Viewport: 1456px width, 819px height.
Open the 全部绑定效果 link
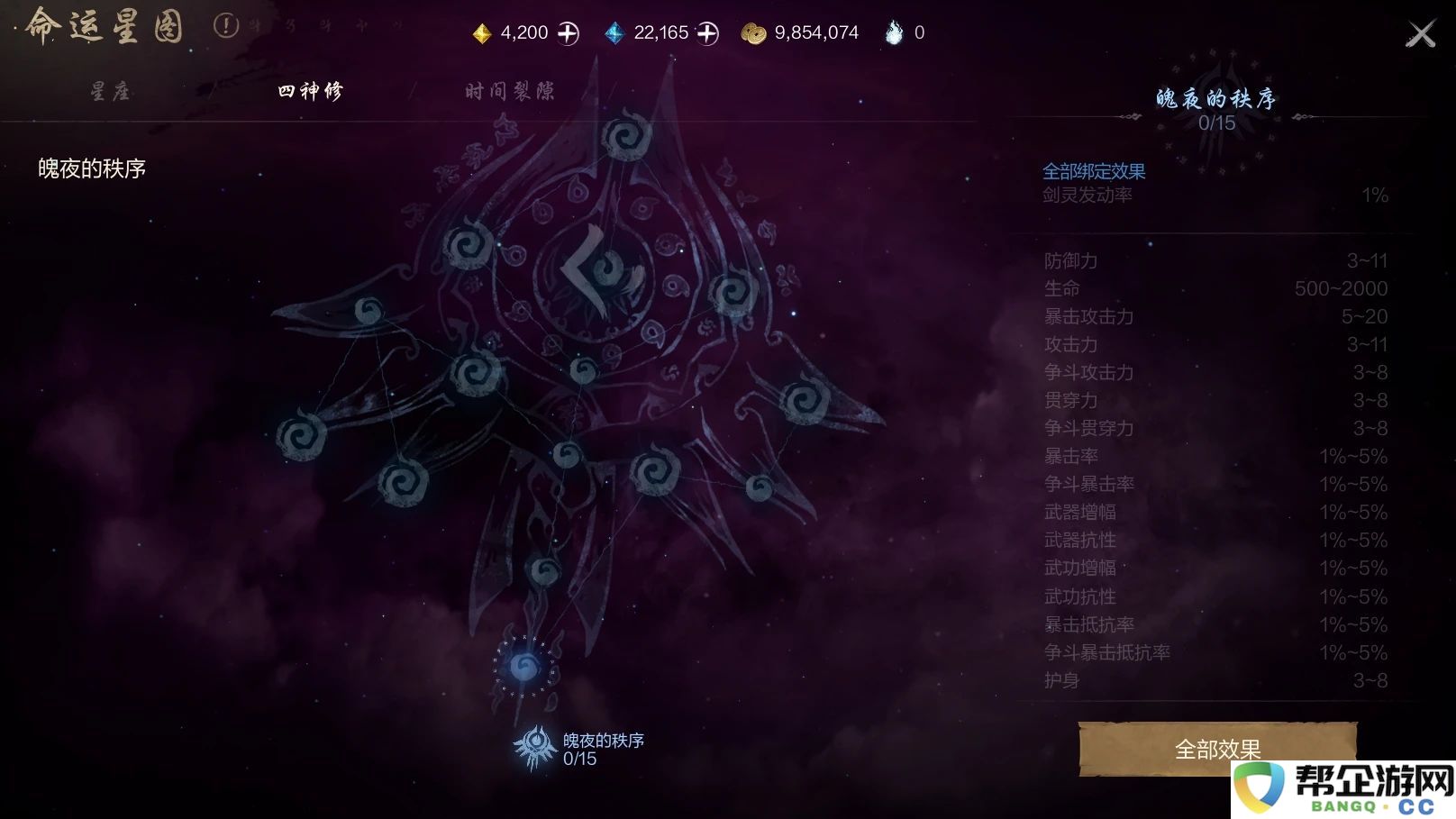point(1093,170)
